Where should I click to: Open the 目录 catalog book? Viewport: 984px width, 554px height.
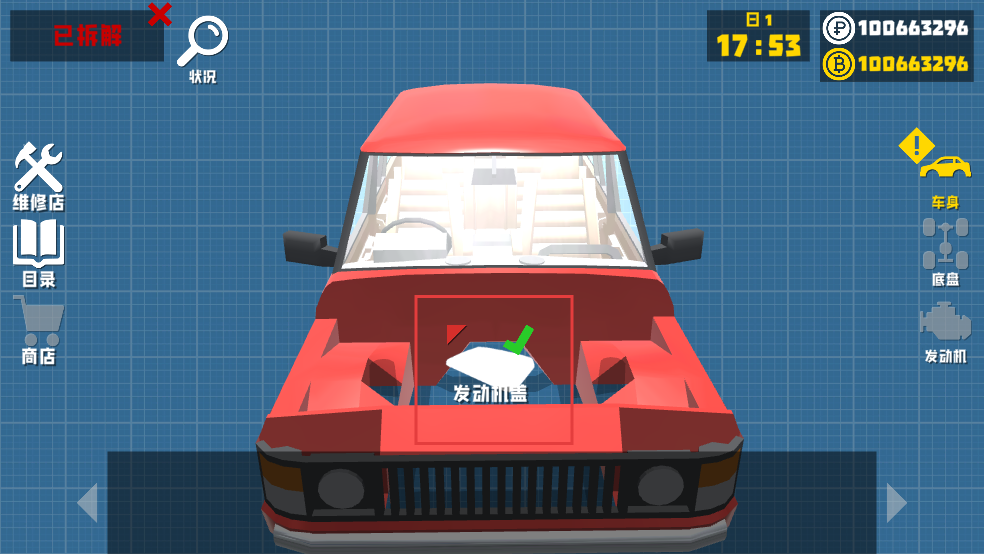[38, 252]
